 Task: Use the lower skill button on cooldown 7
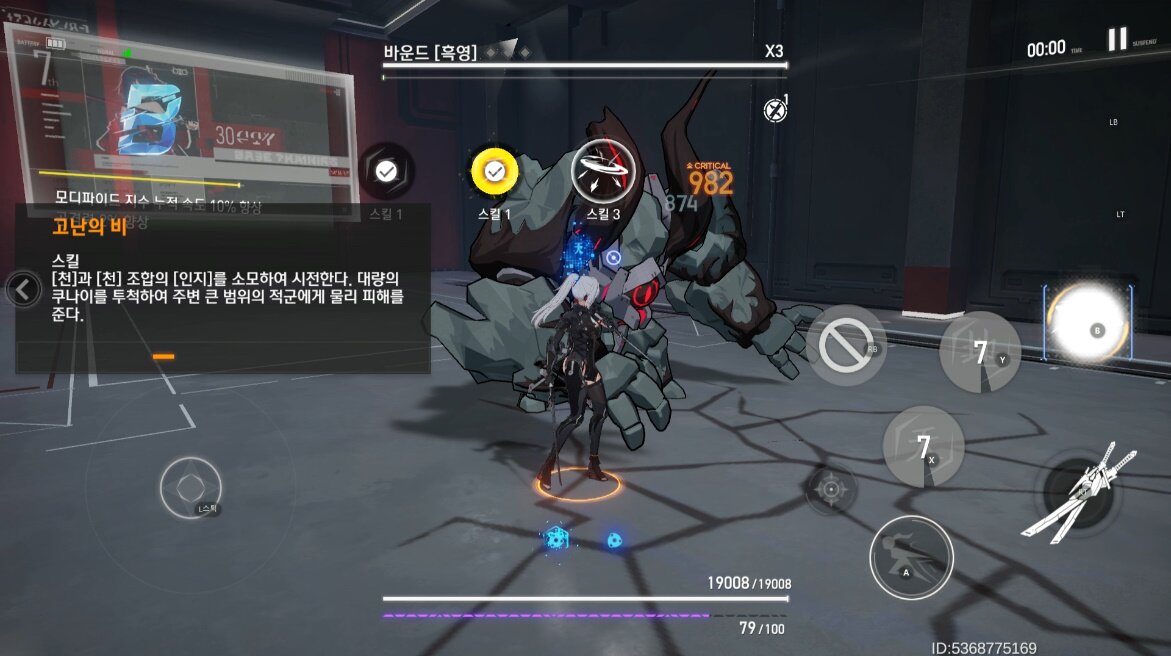point(923,446)
